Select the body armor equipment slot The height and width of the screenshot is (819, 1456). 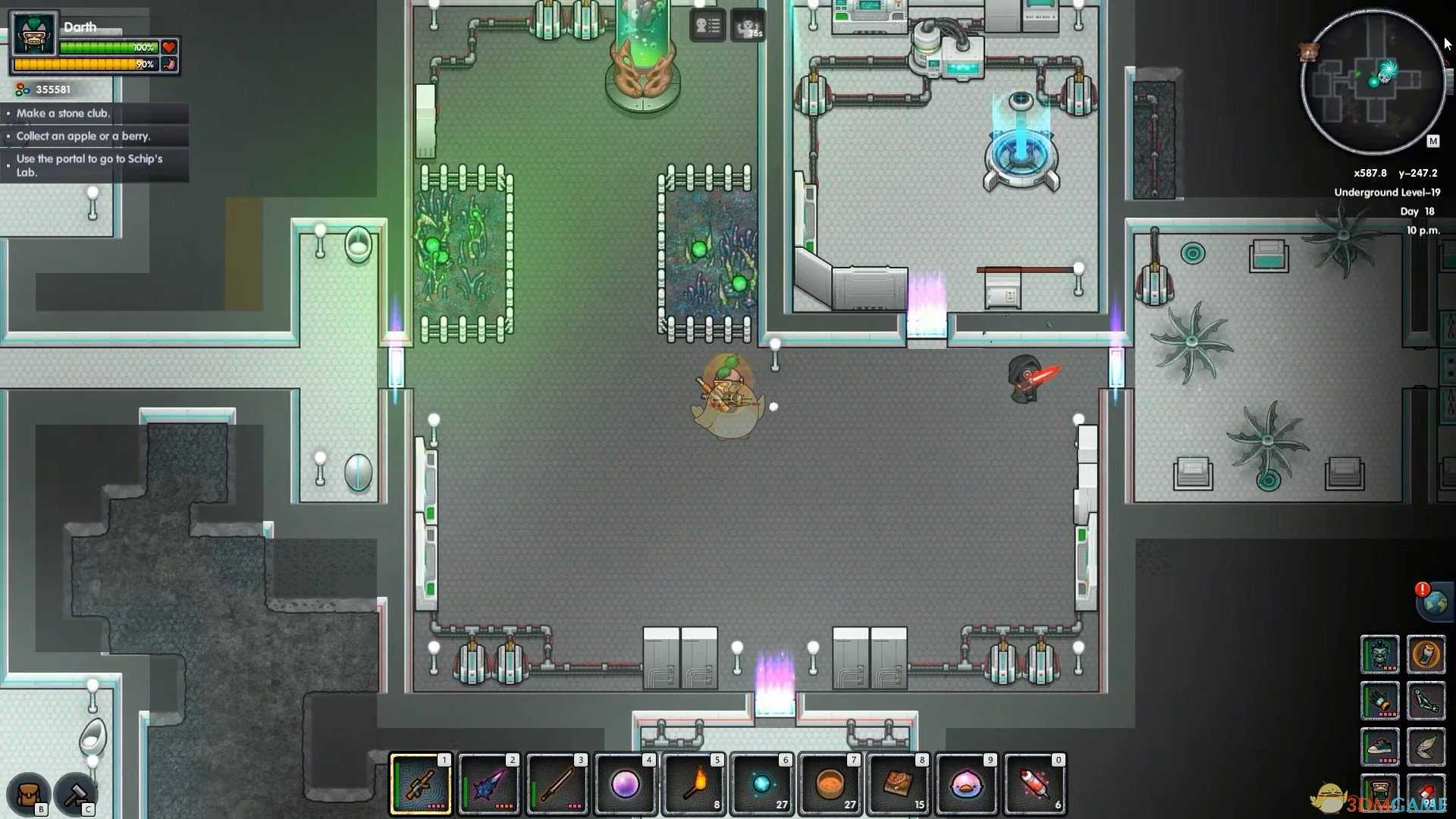tap(1379, 654)
